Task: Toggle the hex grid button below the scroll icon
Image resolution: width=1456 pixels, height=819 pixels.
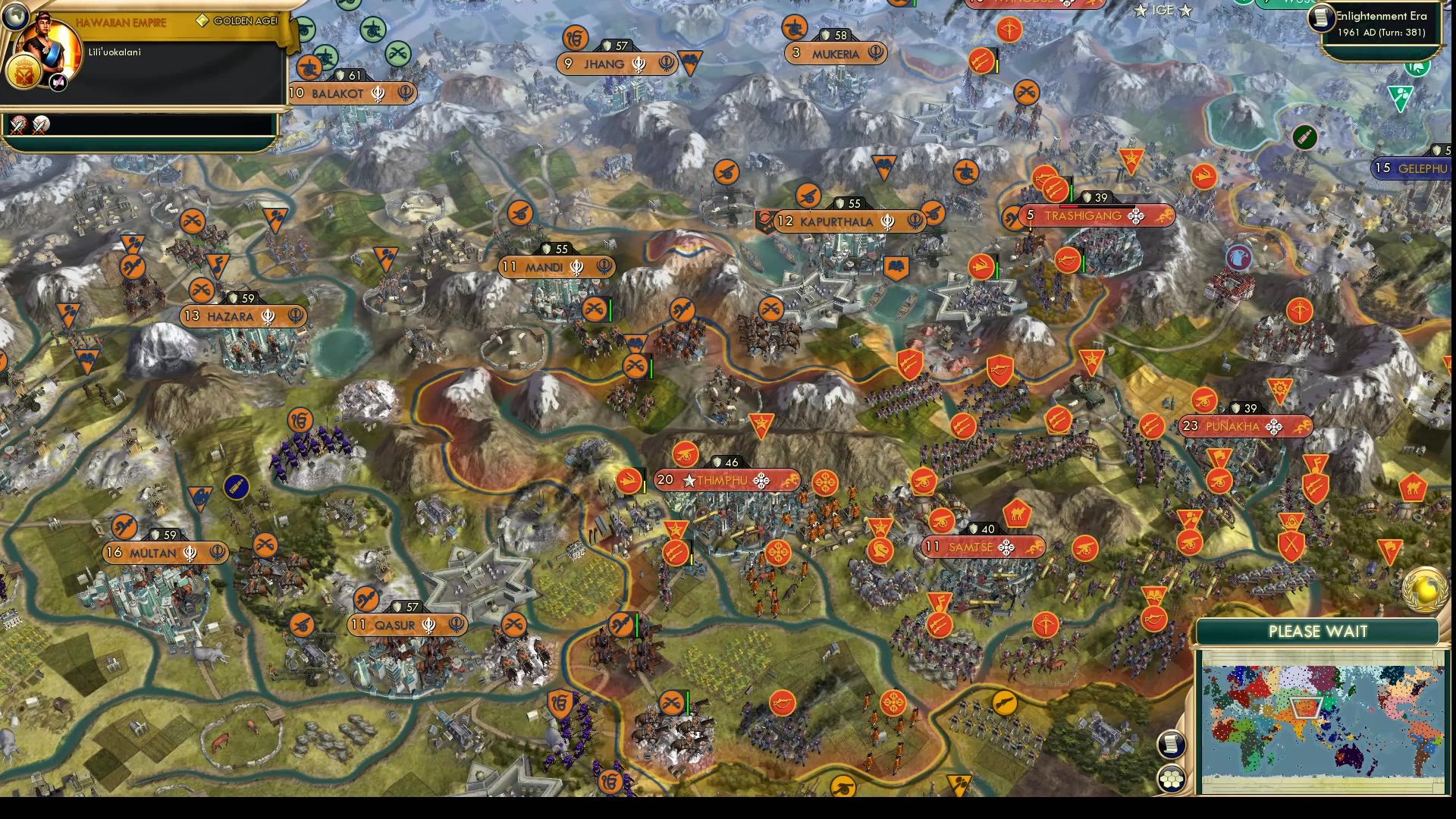Action: coord(1172,779)
